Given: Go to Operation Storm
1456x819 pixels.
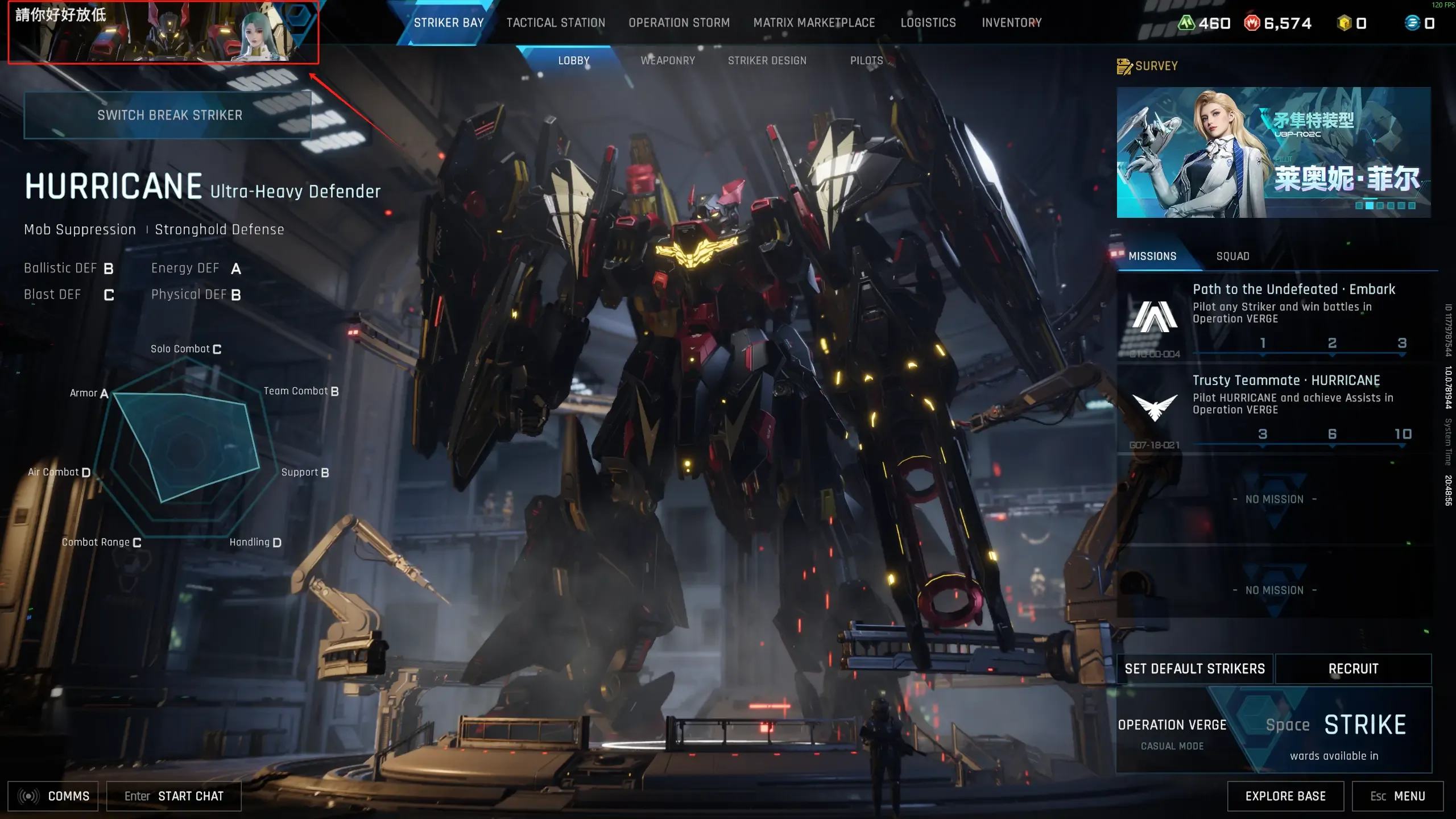Looking at the screenshot, I should [679, 23].
